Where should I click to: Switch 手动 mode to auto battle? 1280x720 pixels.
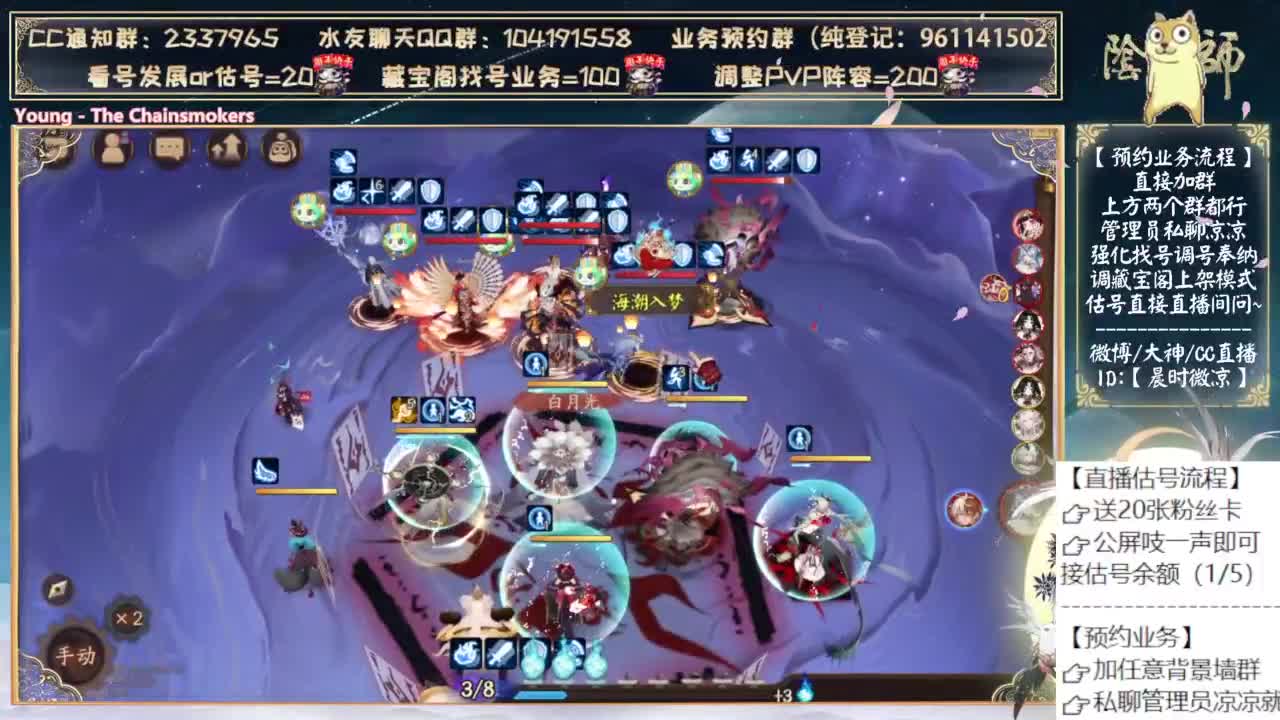(x=76, y=652)
